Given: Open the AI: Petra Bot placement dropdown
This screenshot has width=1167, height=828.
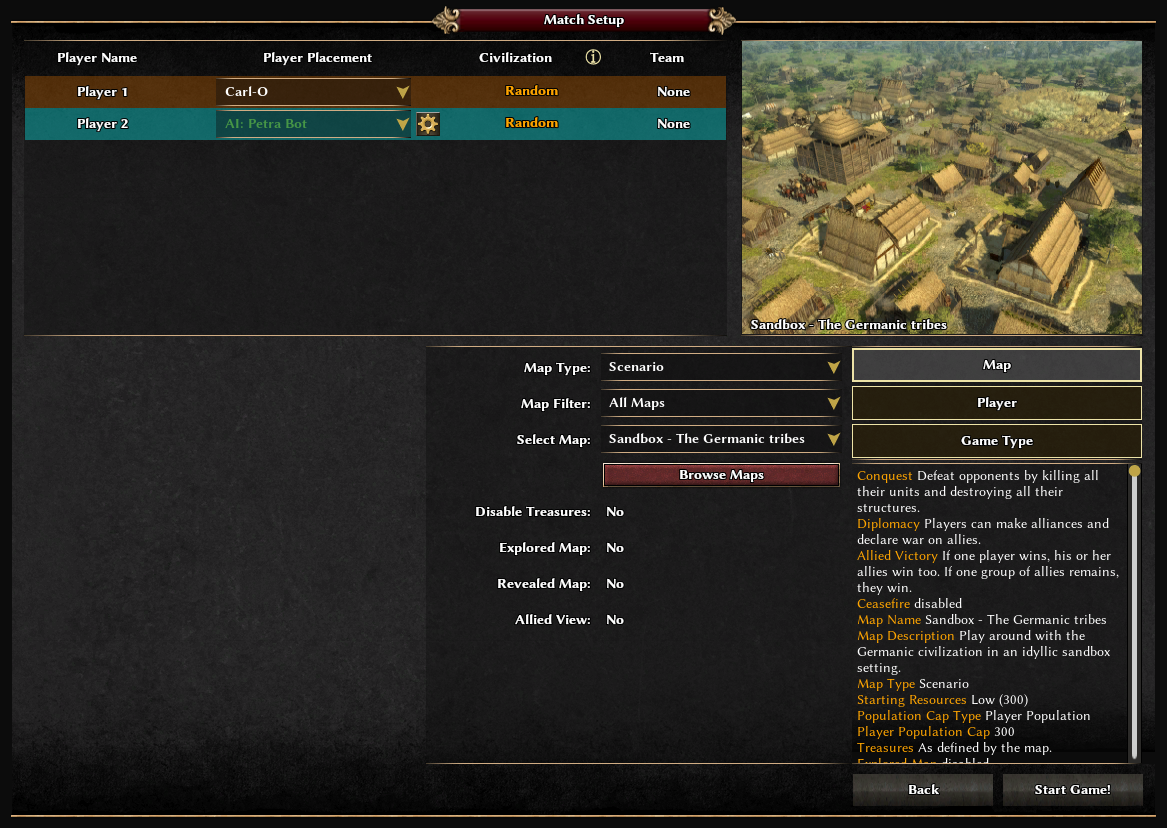Looking at the screenshot, I should click(313, 124).
